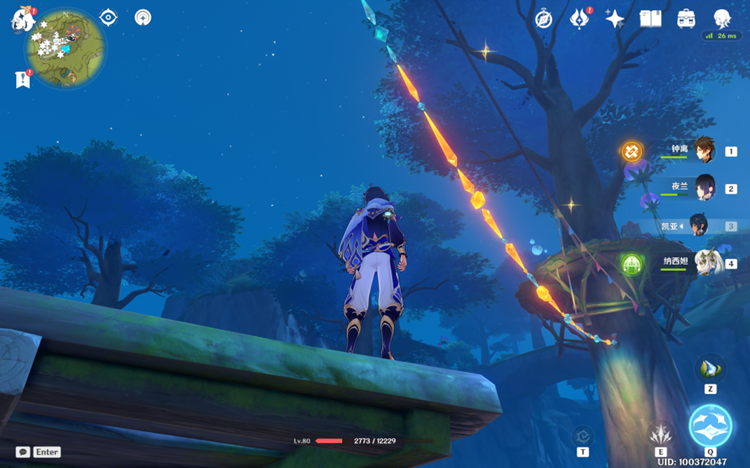750x468 pixels.
Task: Activate the swirl icon above the T label
Action: (582, 436)
